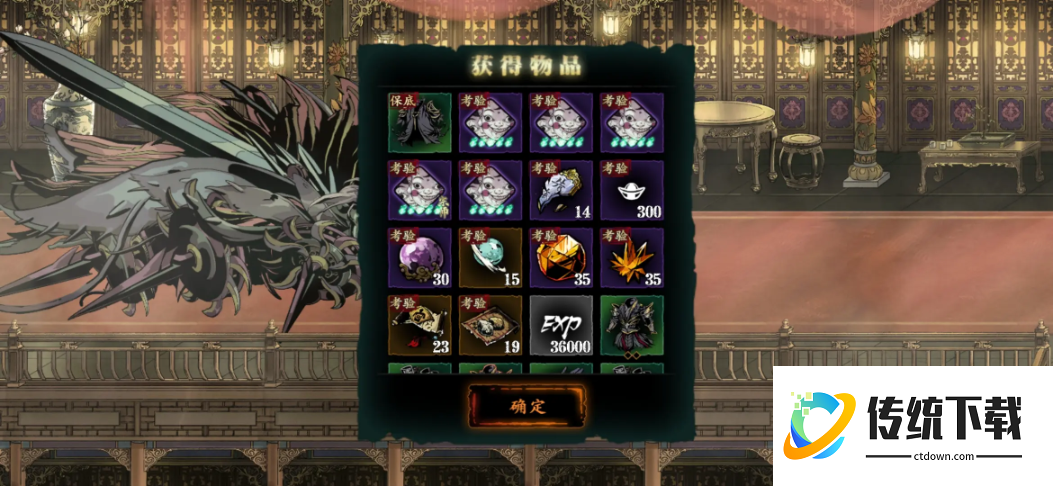Viewport: 1053px width, 486px height.
Task: Confirm rewards with the 确定 button
Action: pos(528,405)
